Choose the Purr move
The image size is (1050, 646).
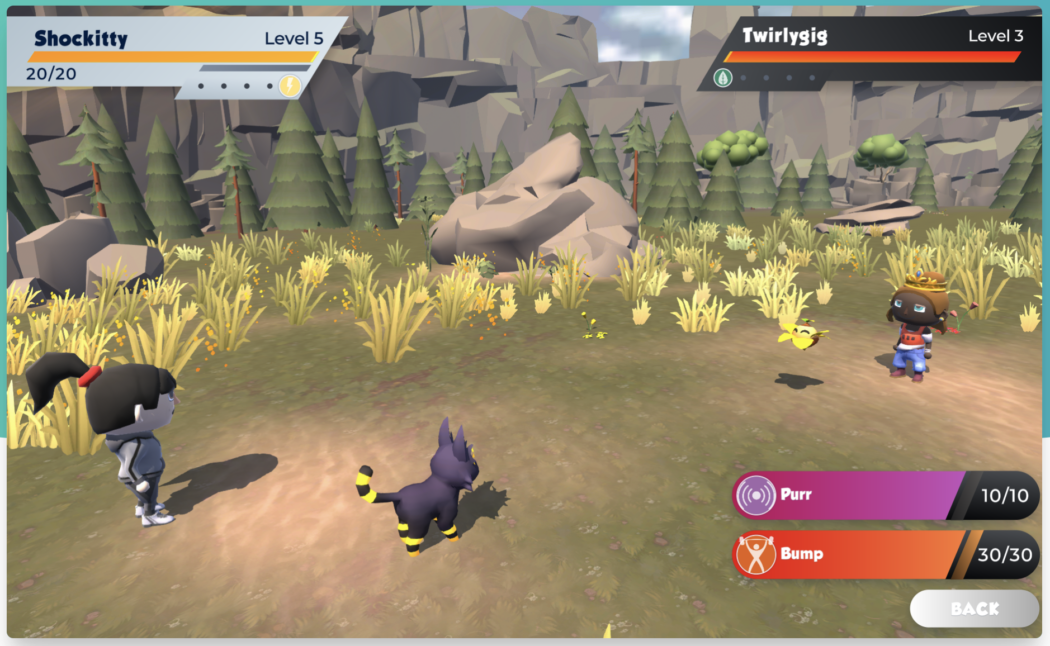[x=850, y=496]
